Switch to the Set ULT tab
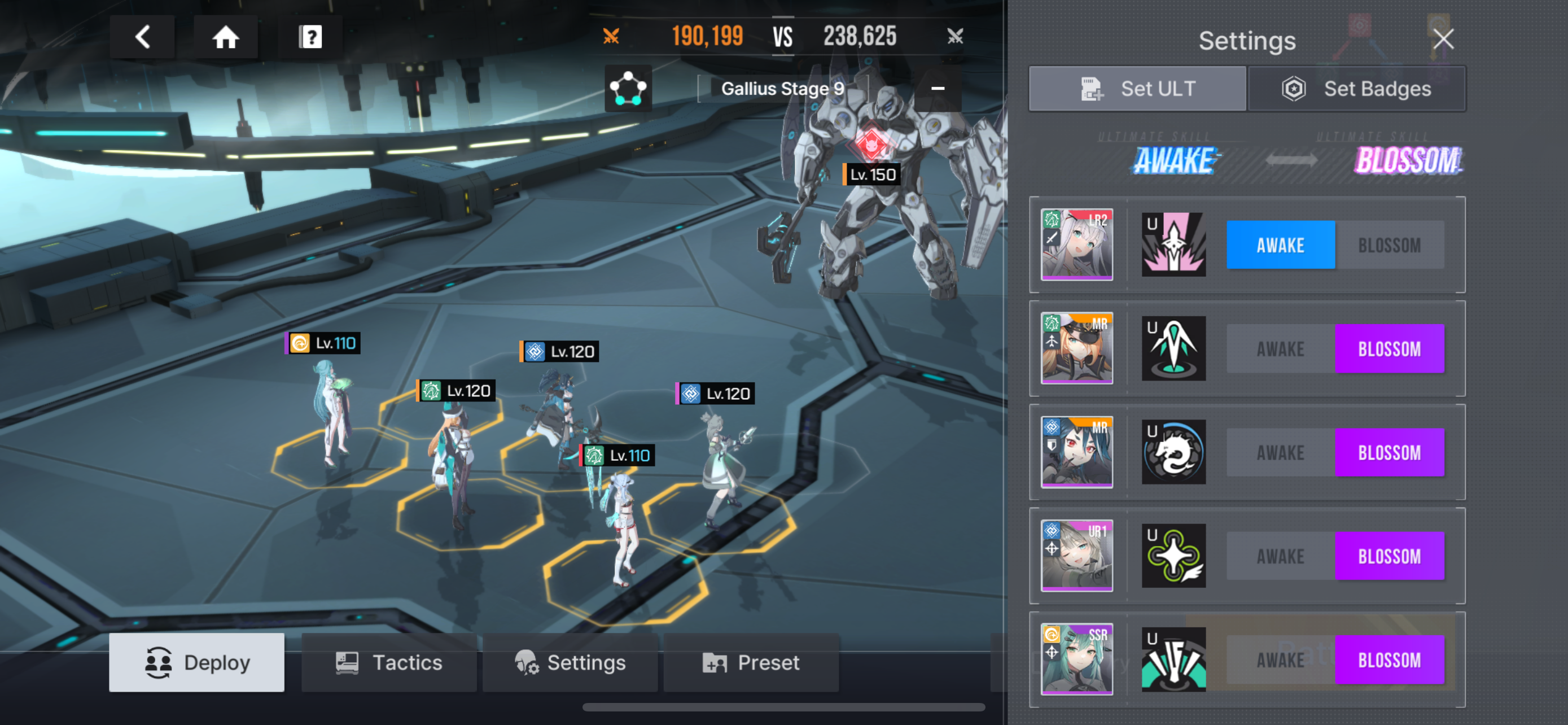Image resolution: width=1568 pixels, height=725 pixels. tap(1137, 89)
